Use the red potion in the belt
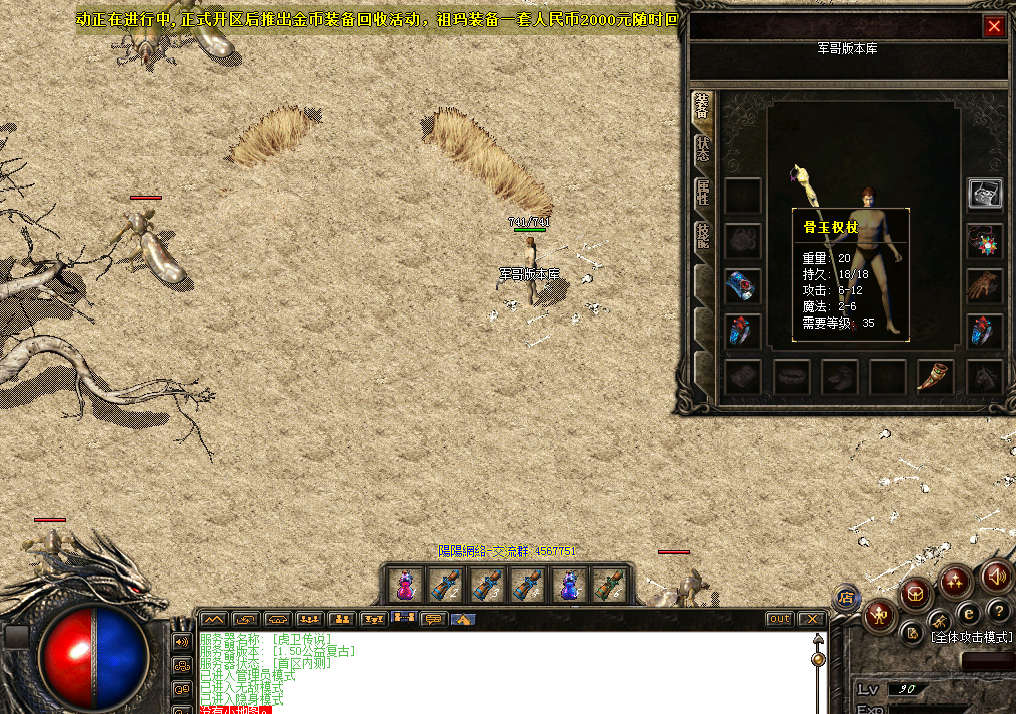Screen dimensions: 1016x714 tap(405, 585)
